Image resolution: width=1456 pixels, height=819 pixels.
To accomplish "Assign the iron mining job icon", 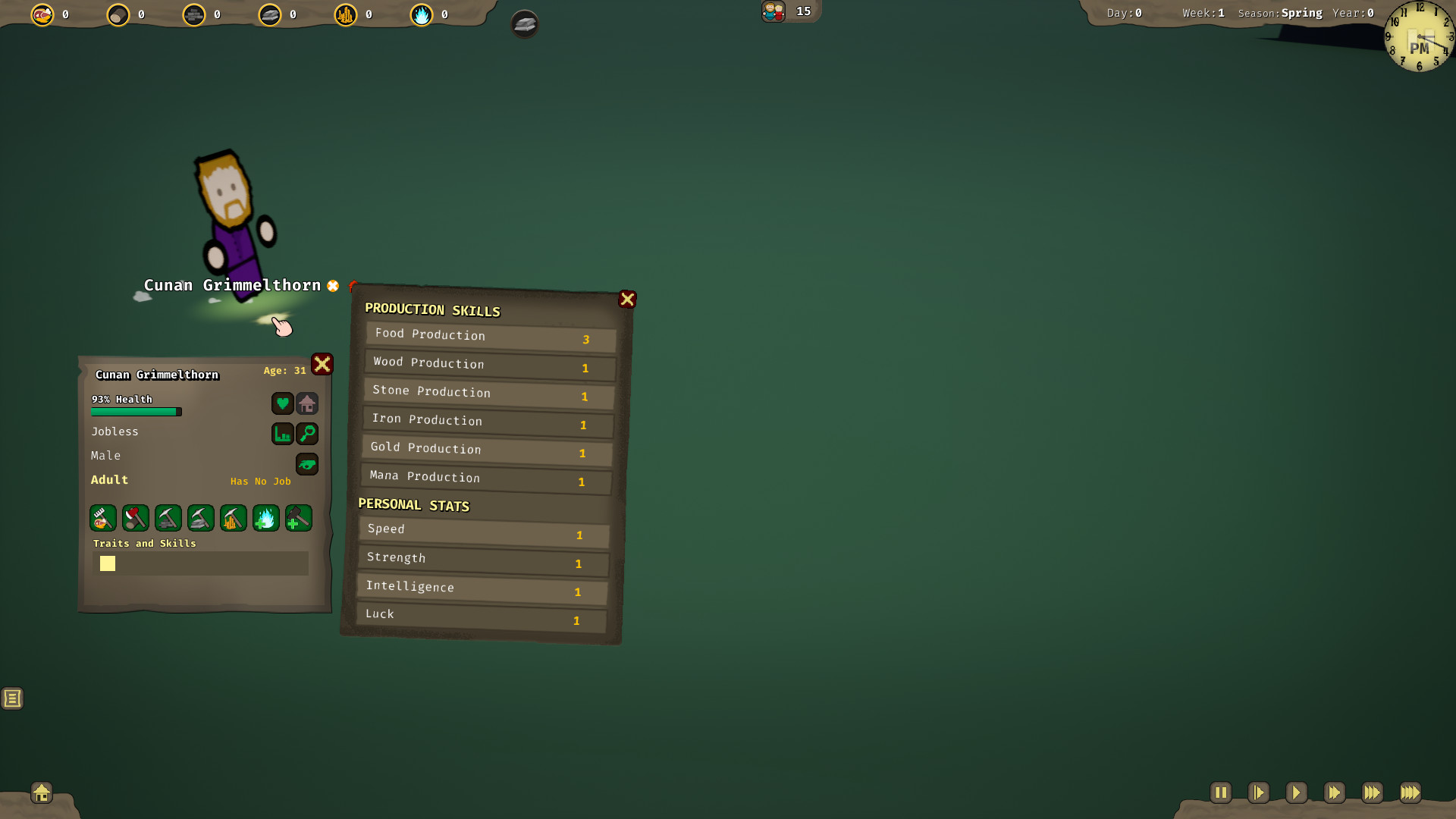I will click(x=200, y=518).
